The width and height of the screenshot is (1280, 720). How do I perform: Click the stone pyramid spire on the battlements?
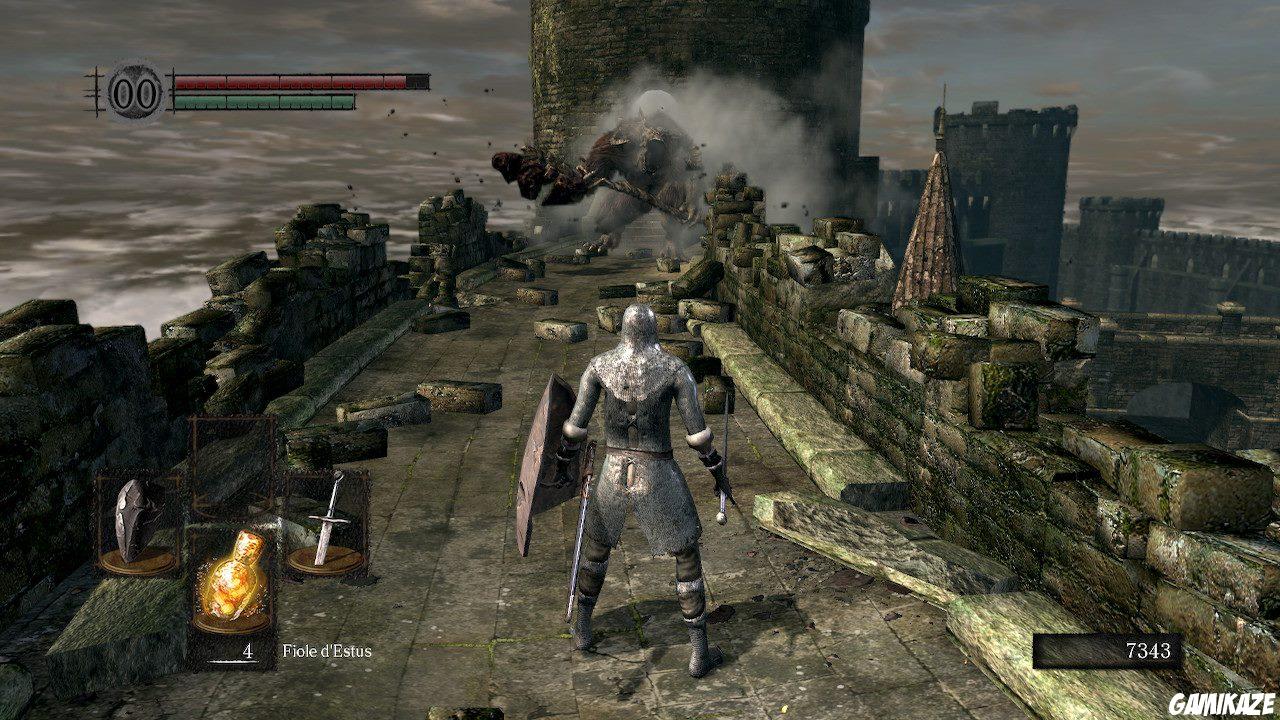tap(930, 240)
